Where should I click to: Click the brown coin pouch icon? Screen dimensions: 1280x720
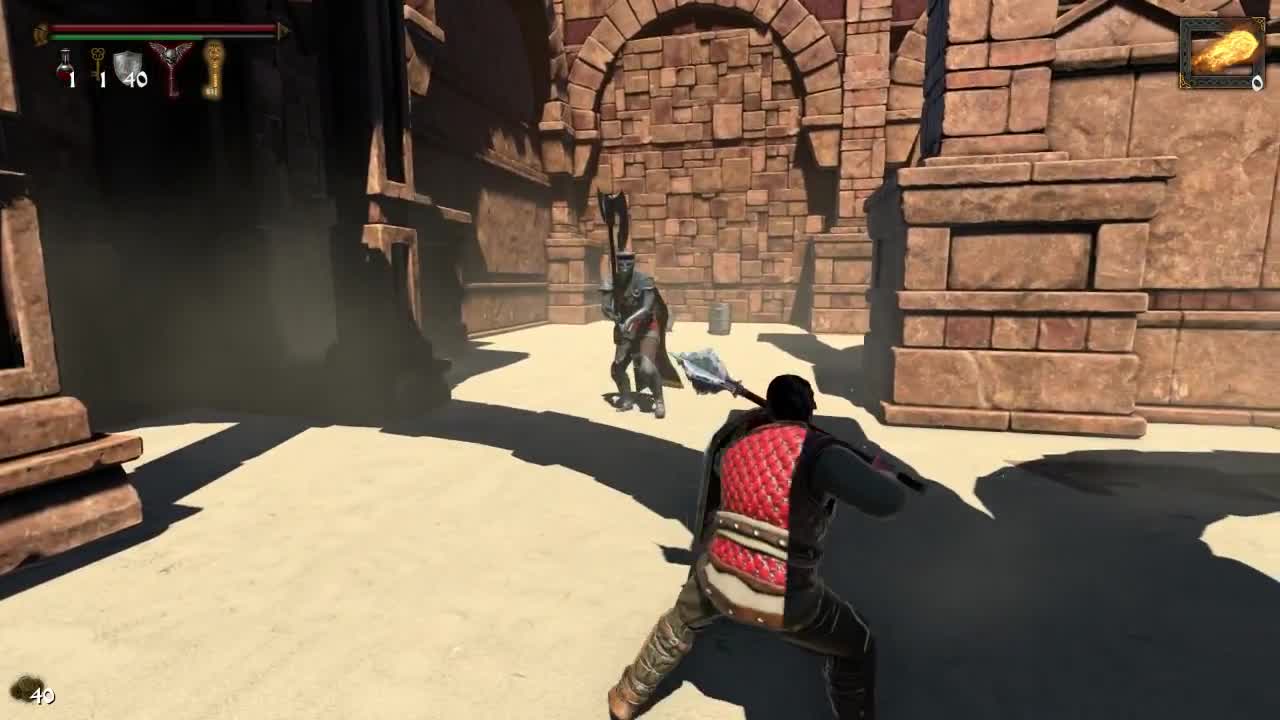click(22, 687)
